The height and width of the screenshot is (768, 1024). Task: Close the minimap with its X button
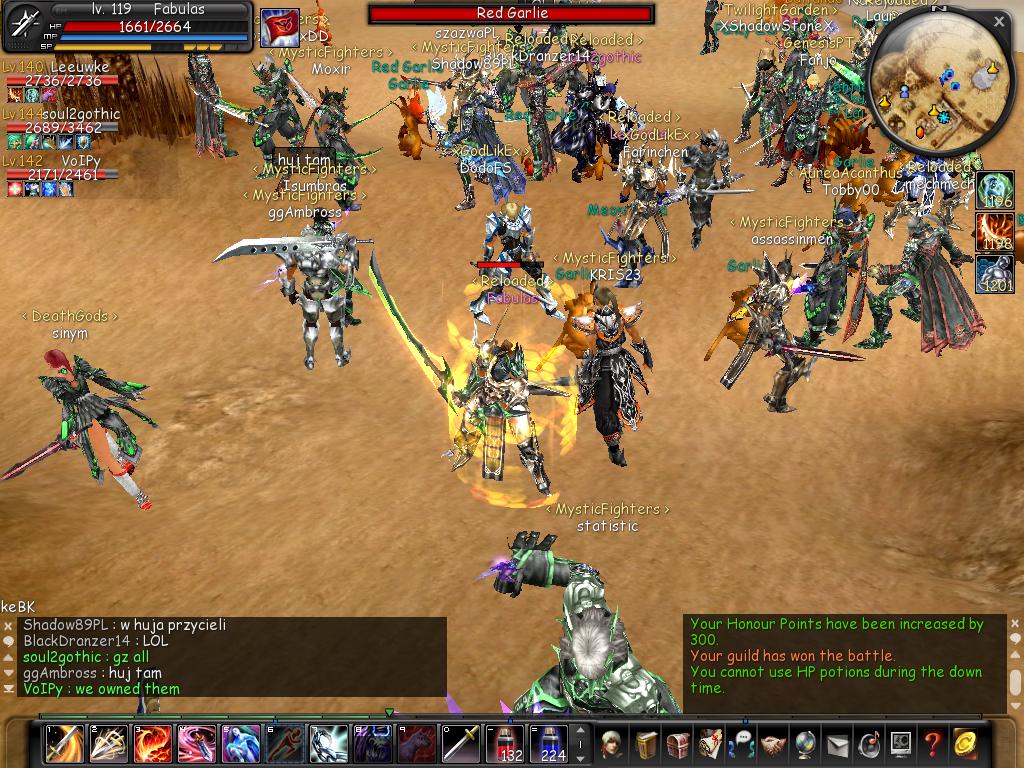[x=999, y=21]
